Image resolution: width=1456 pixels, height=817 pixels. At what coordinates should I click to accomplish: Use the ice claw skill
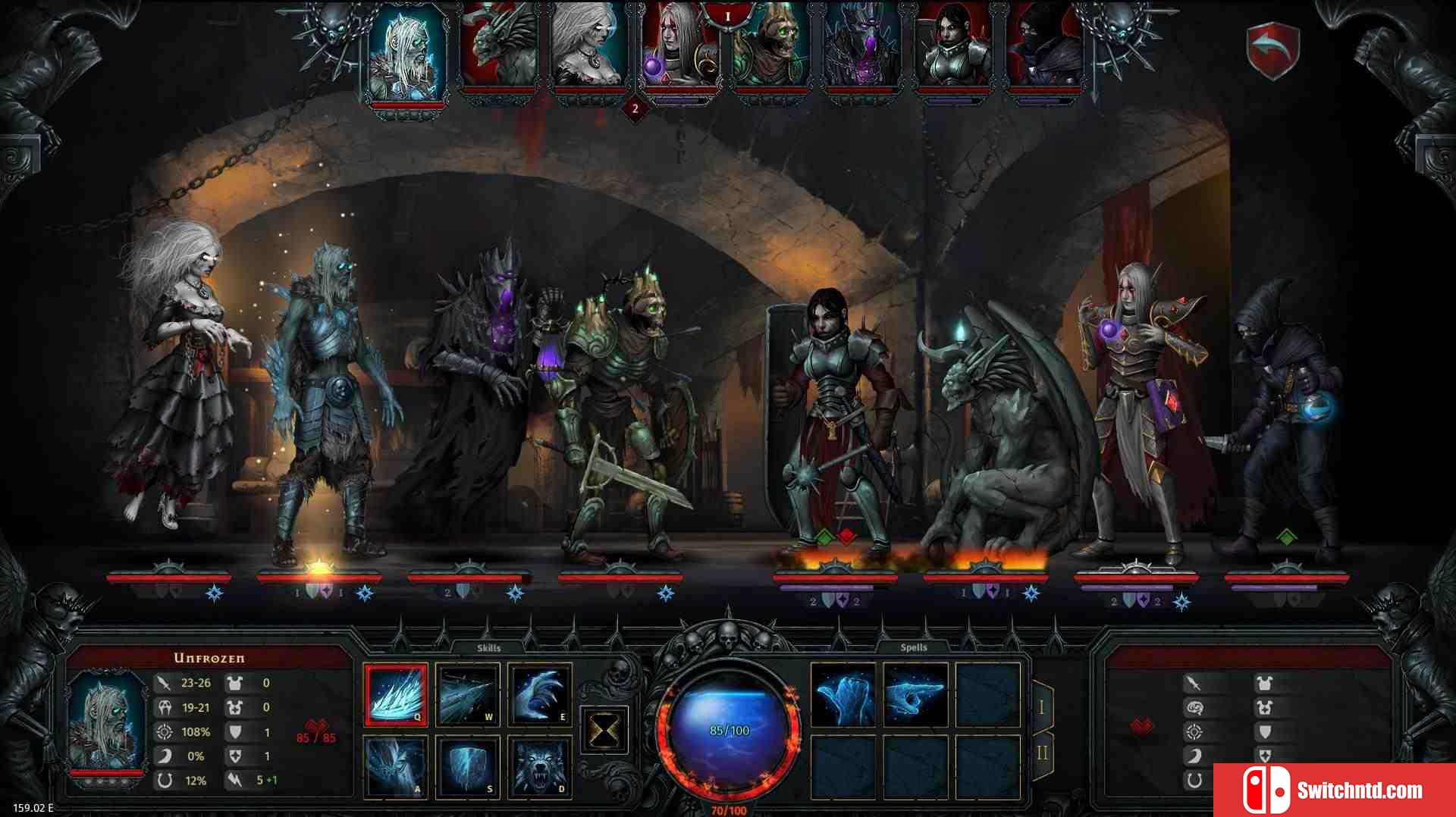pos(540,694)
